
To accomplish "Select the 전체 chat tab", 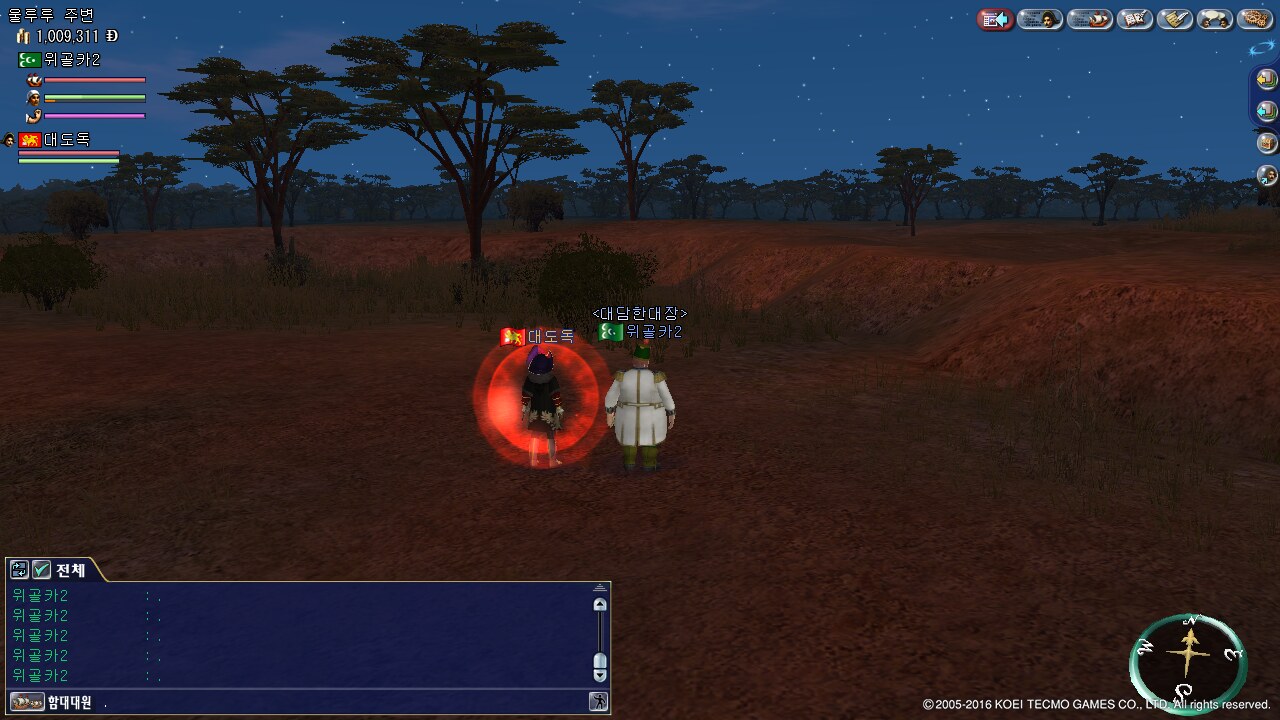I will (x=71, y=570).
